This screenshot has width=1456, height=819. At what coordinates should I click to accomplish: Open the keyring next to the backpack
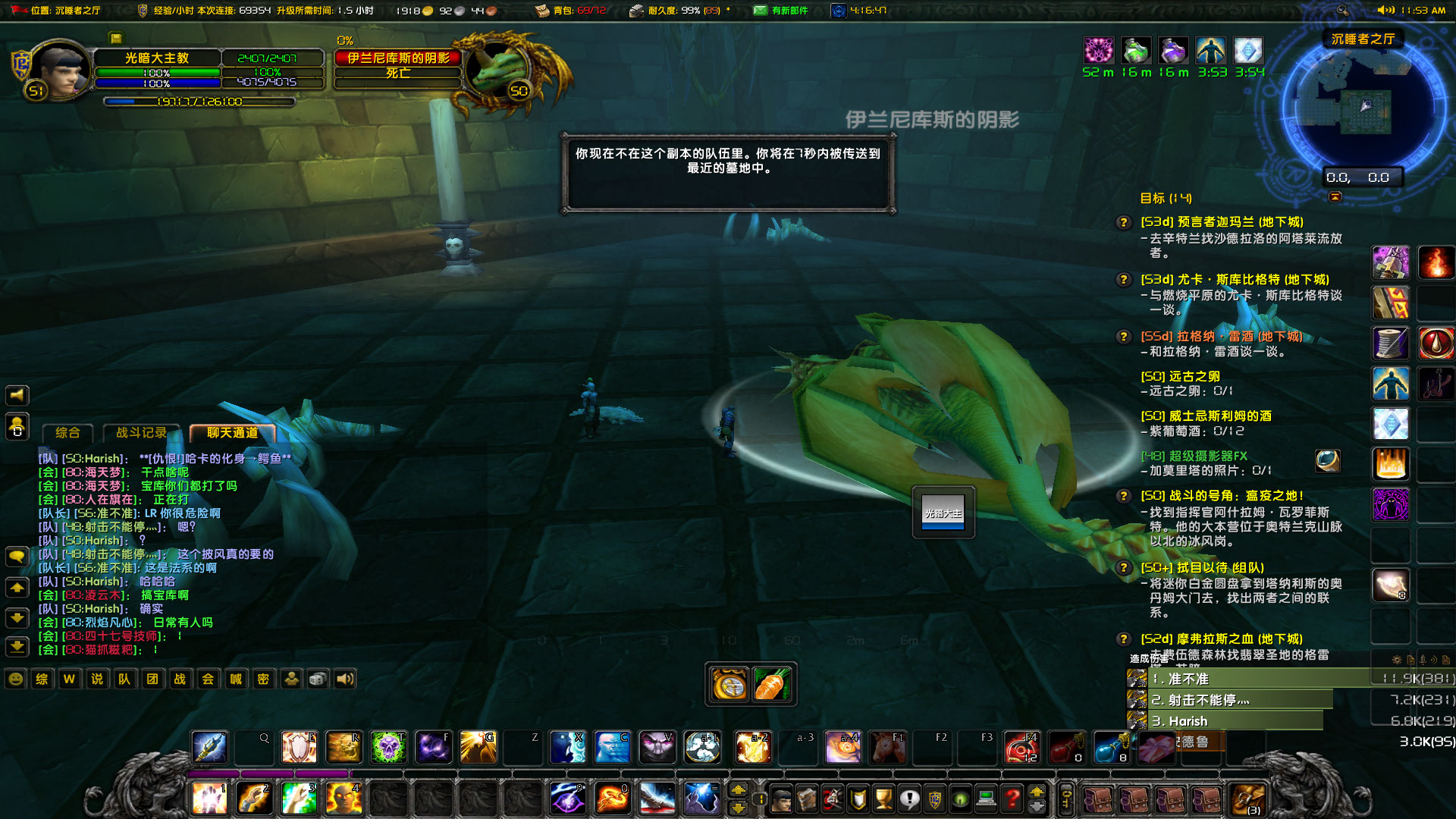coord(1065,799)
